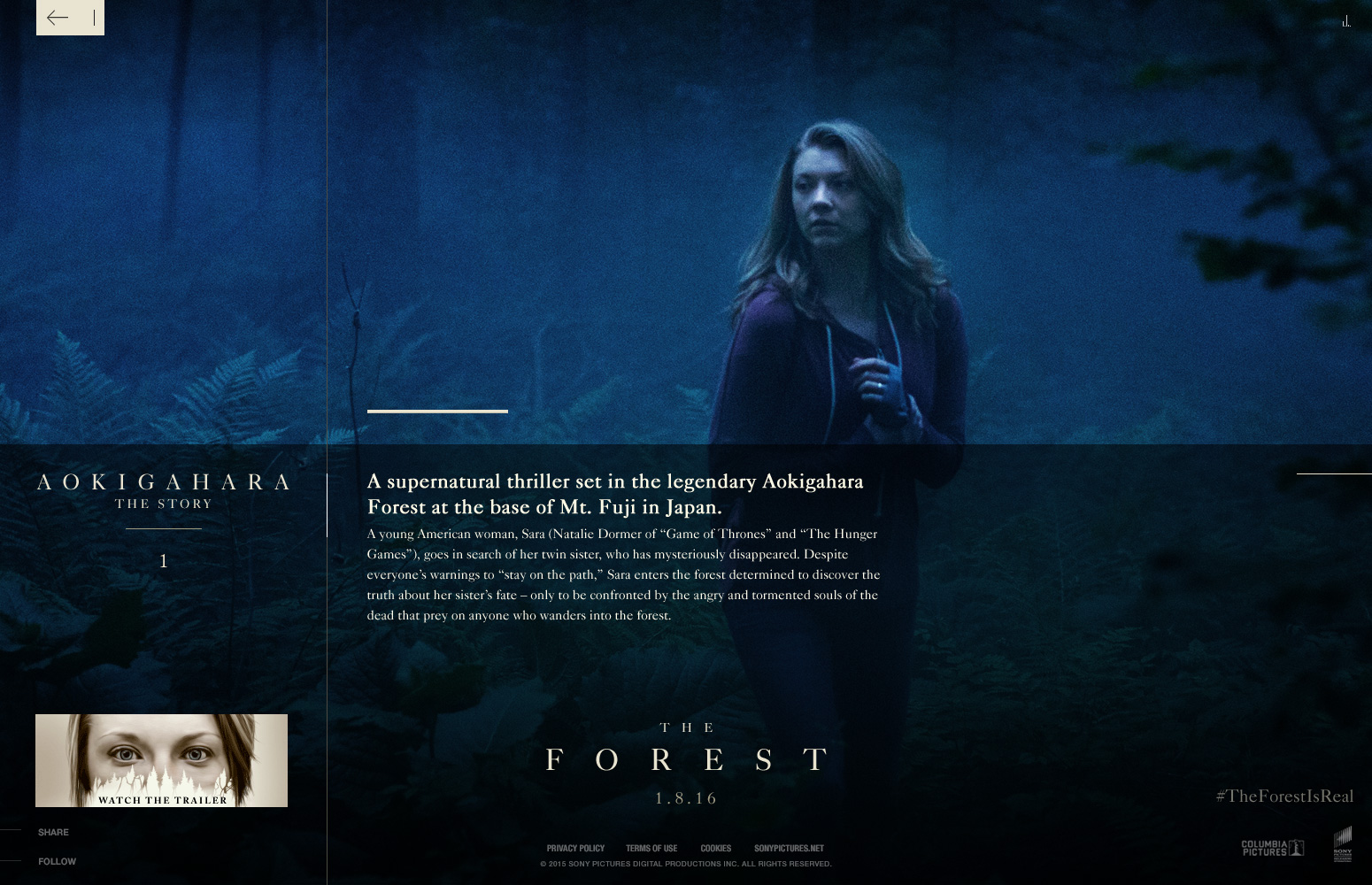Click the back arrow navigation icon

pos(58,17)
